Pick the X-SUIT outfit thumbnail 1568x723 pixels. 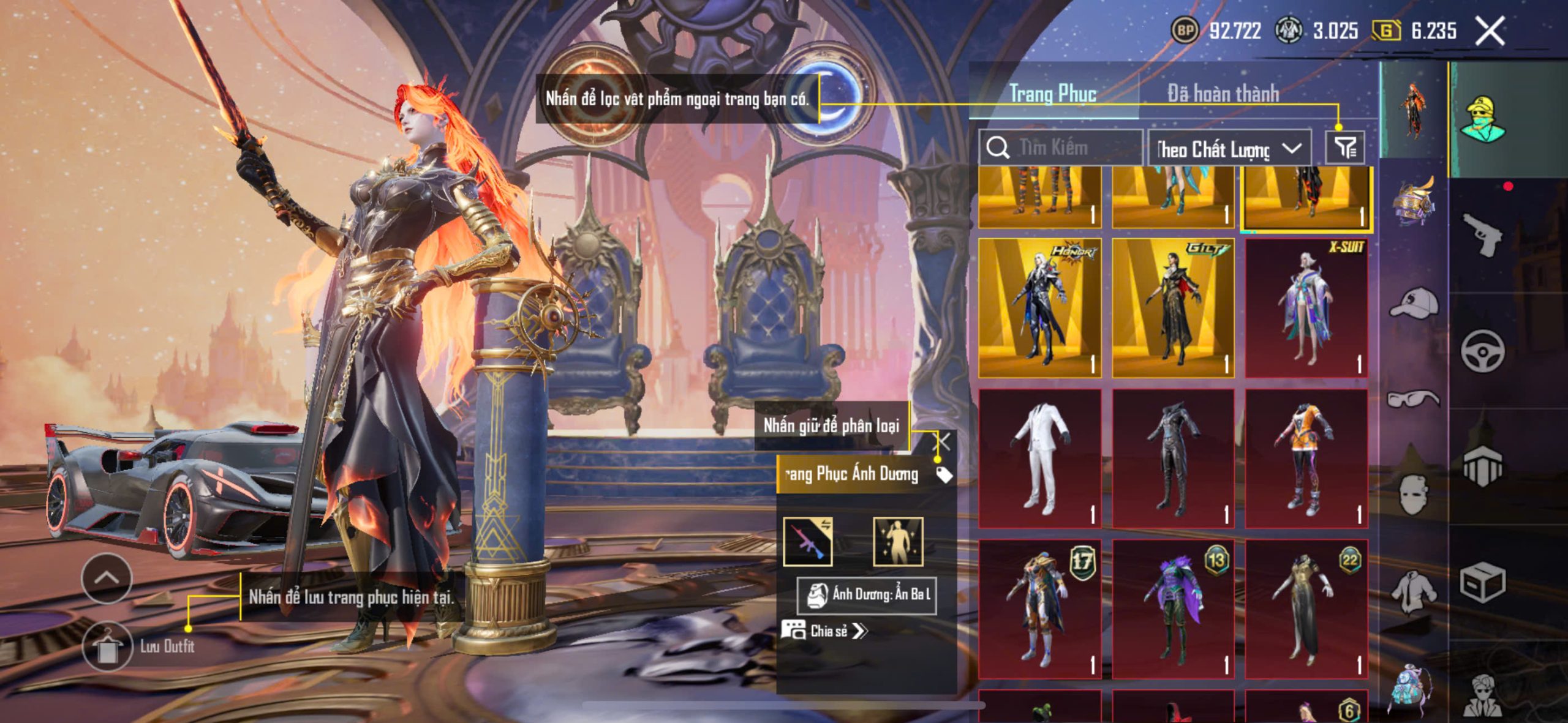point(1306,308)
